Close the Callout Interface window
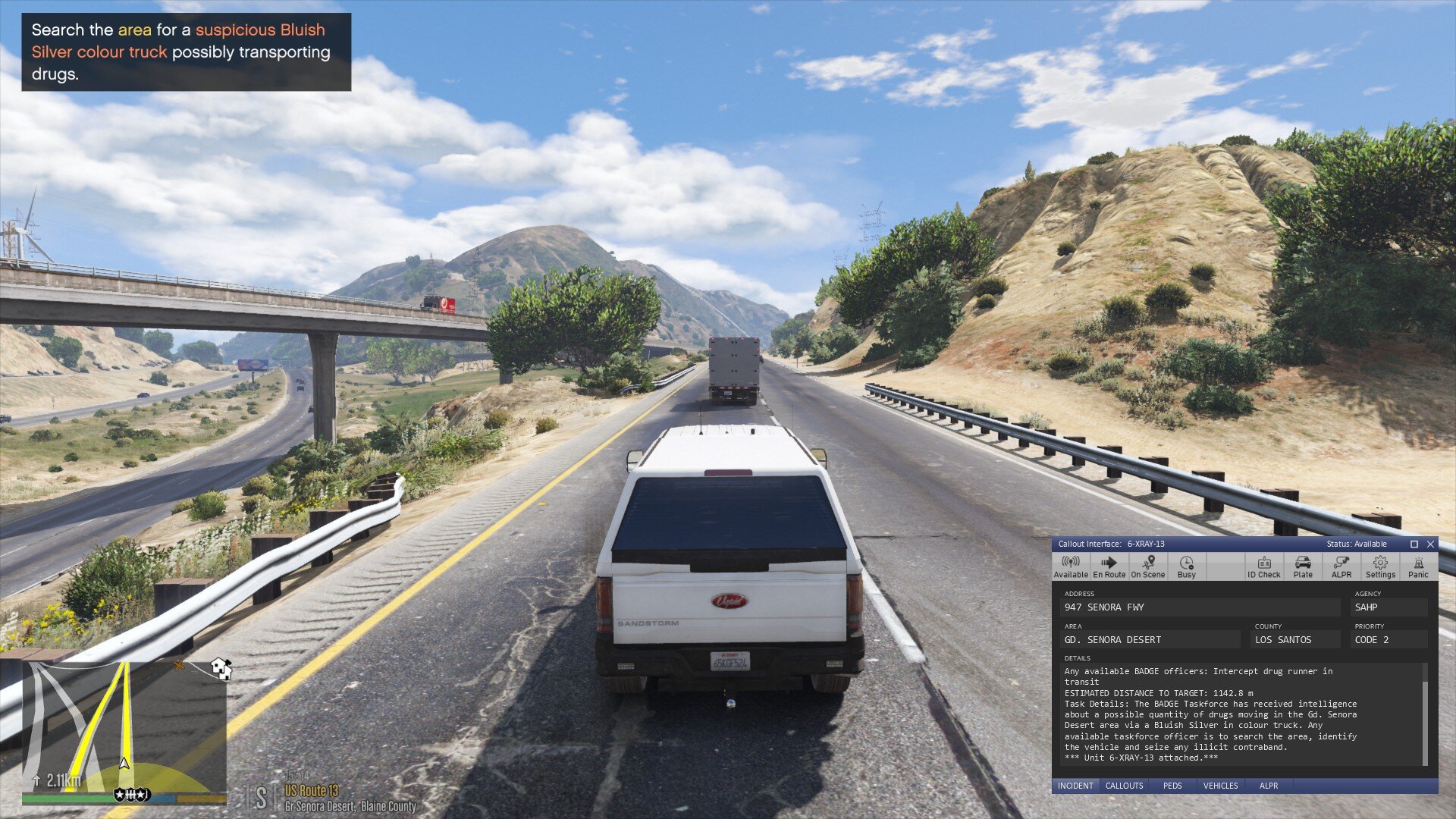 (x=1430, y=544)
